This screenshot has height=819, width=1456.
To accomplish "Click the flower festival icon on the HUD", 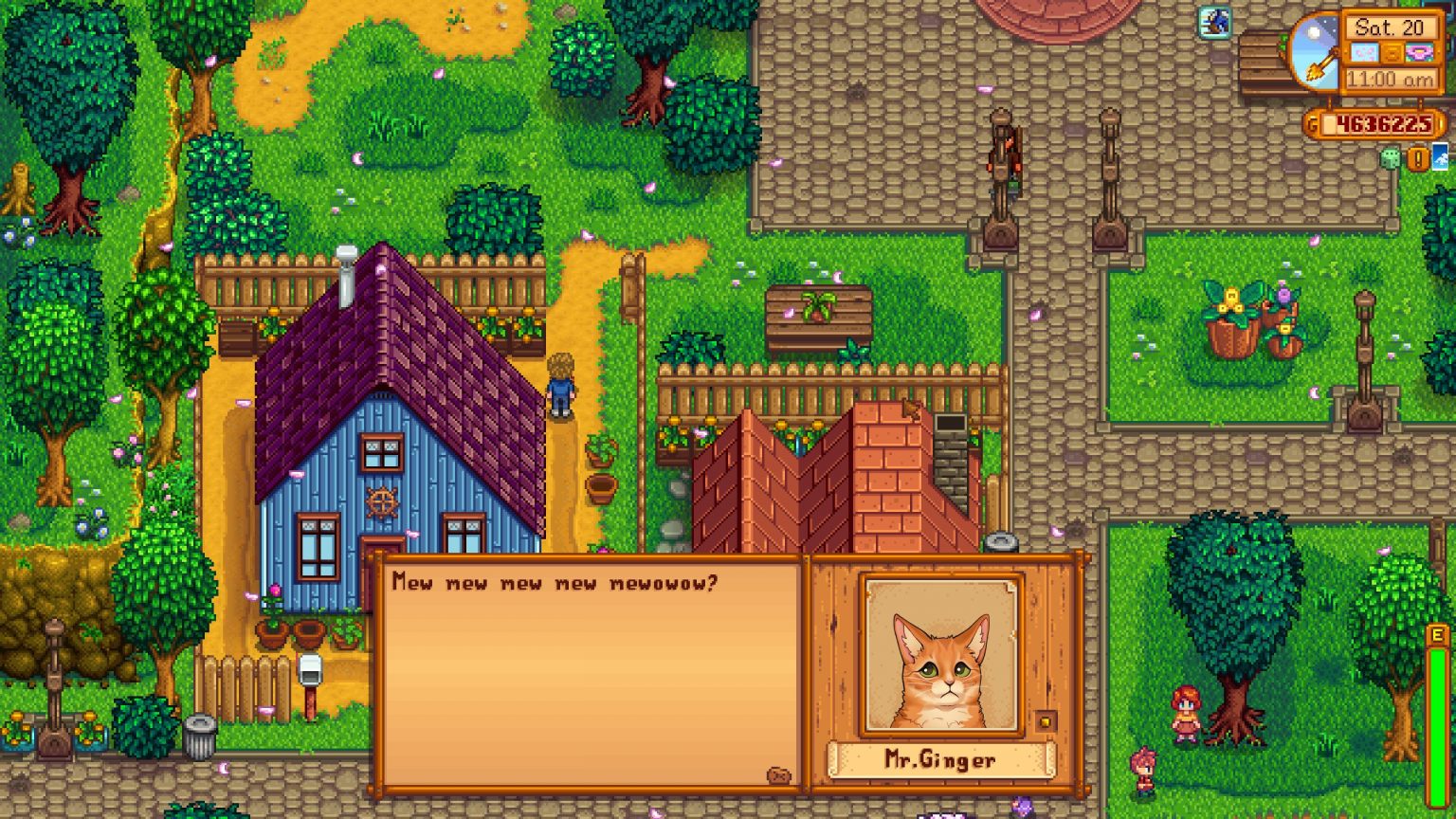I will 1419,52.
